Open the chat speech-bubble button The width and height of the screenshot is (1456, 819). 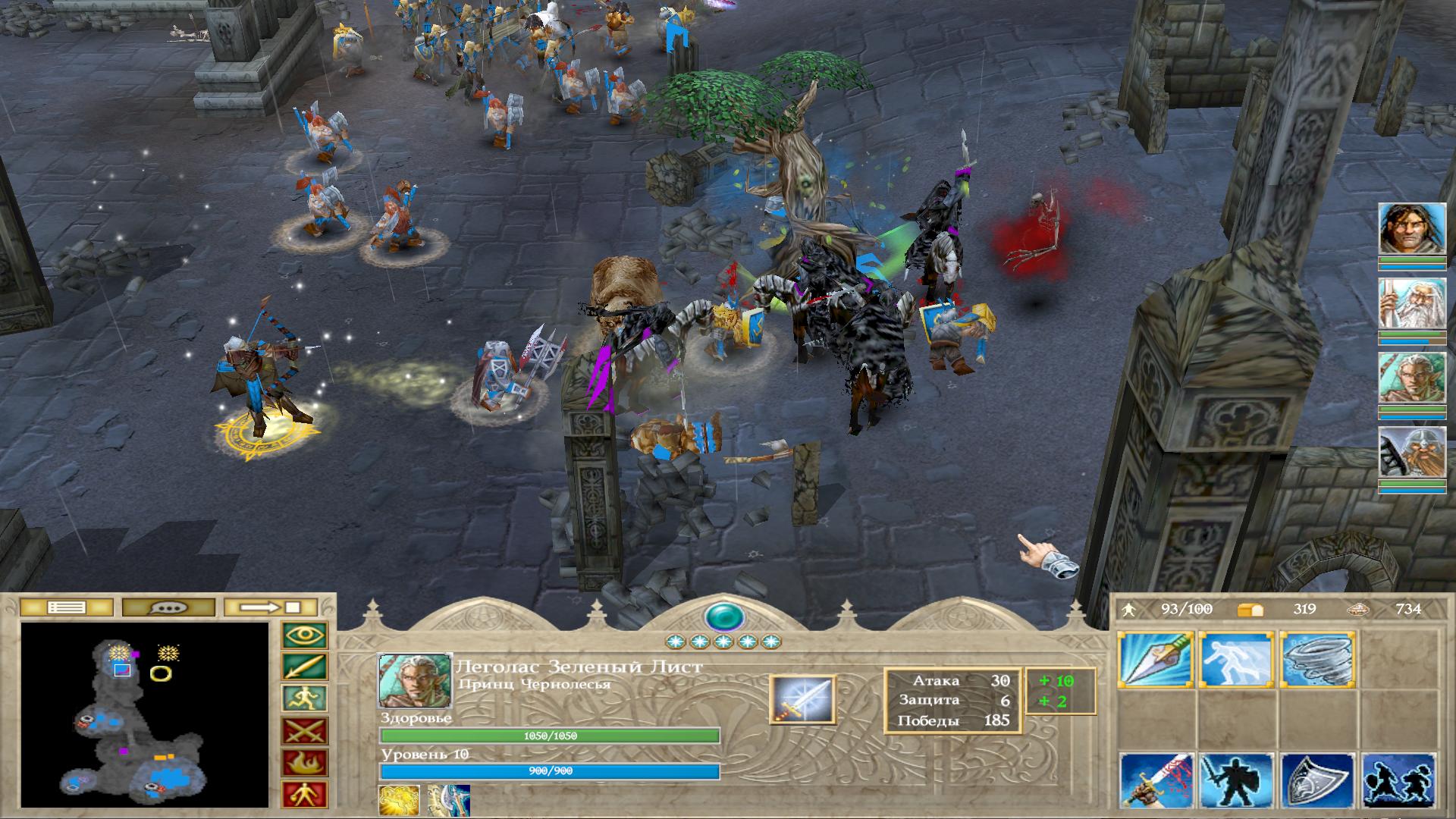point(168,607)
